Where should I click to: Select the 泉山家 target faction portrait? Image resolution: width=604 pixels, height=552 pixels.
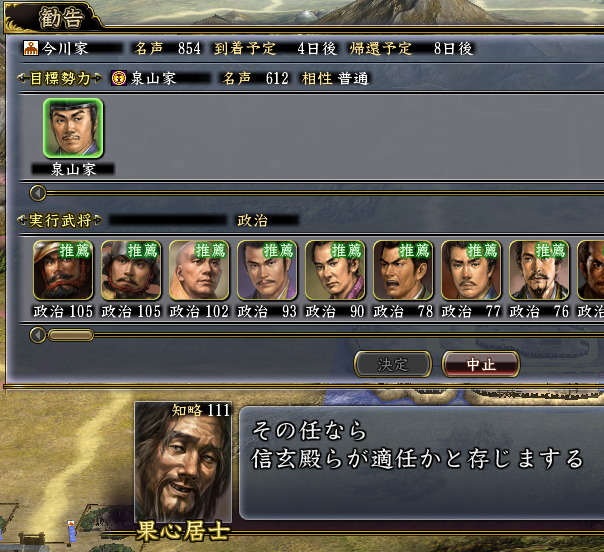[x=72, y=130]
